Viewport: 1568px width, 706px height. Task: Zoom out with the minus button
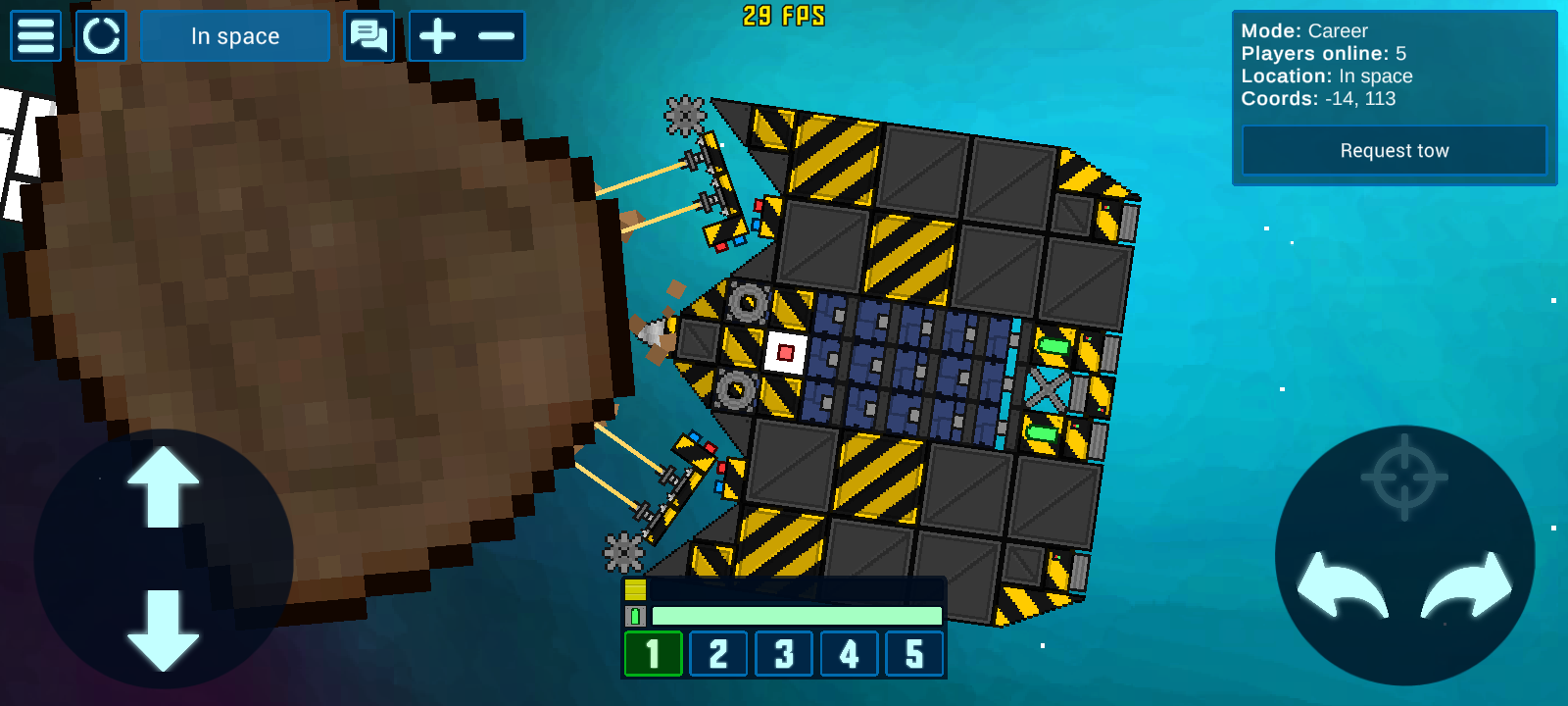(496, 36)
